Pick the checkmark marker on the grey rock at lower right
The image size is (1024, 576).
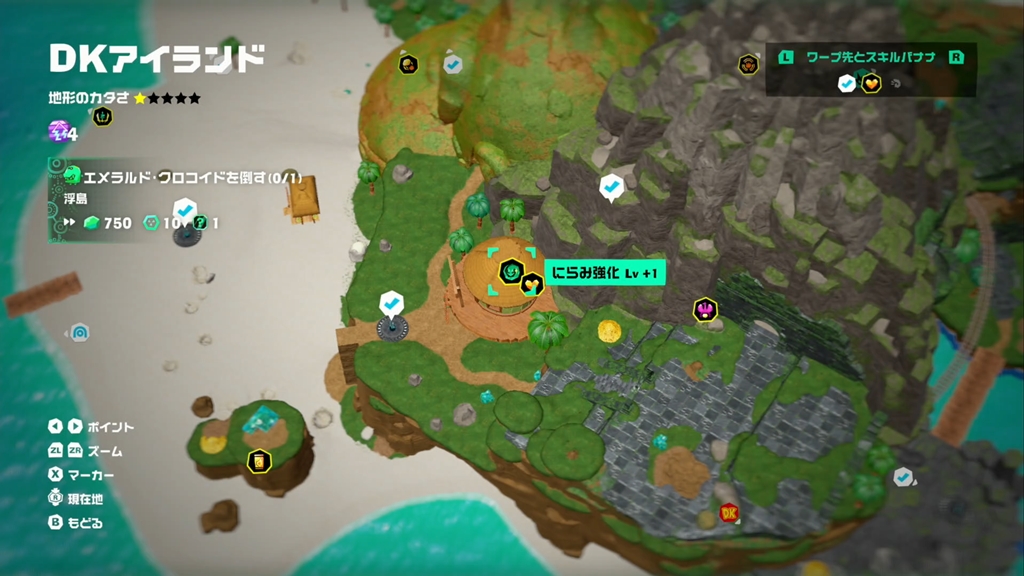click(903, 478)
